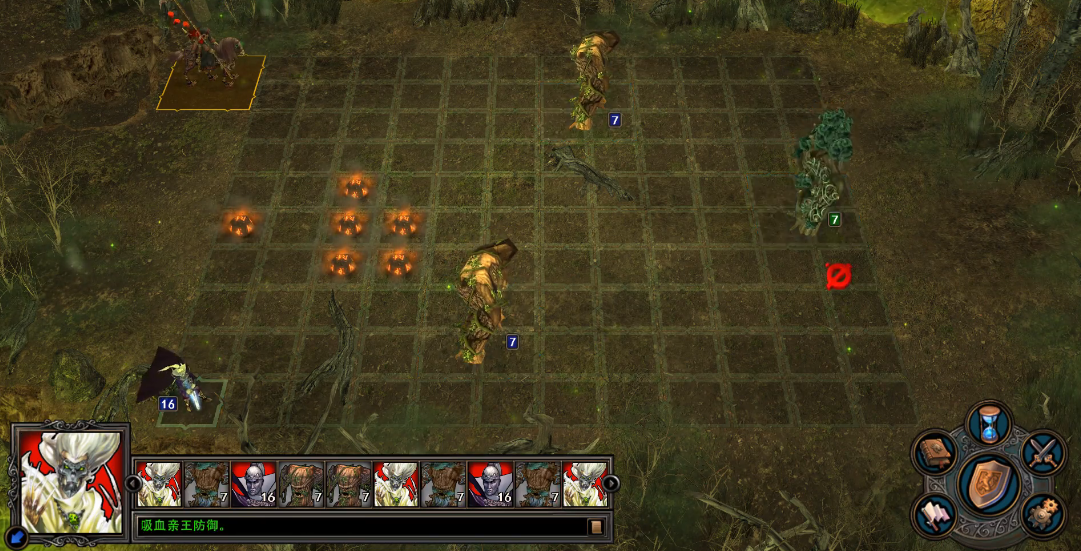Open the spellbook
Viewport: 1081px width, 551px height.
point(933,453)
